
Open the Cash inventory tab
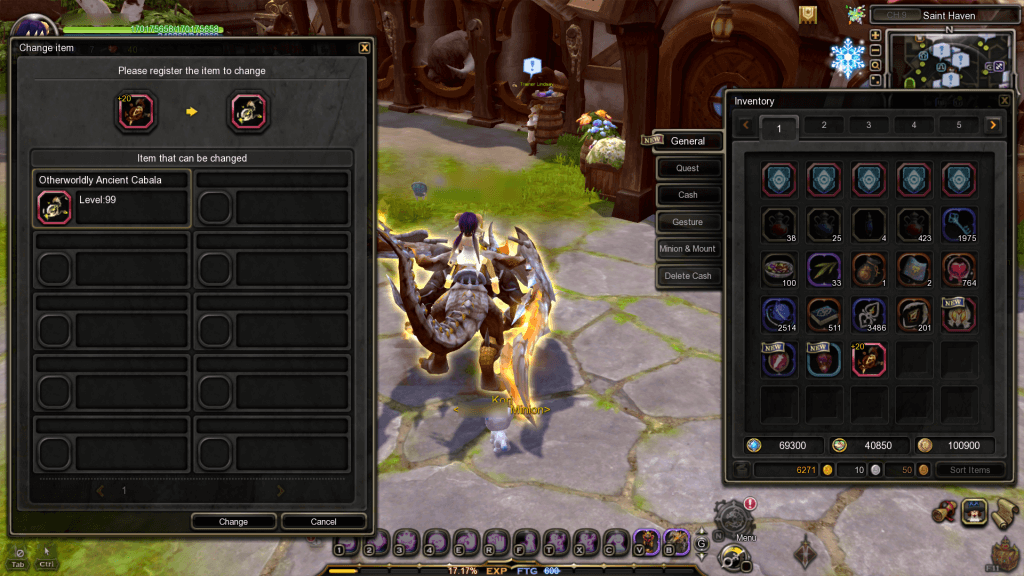687,195
